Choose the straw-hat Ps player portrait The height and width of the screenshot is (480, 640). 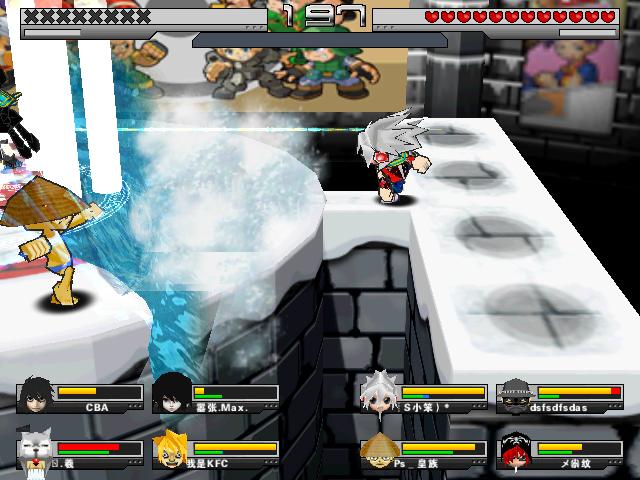click(380, 449)
